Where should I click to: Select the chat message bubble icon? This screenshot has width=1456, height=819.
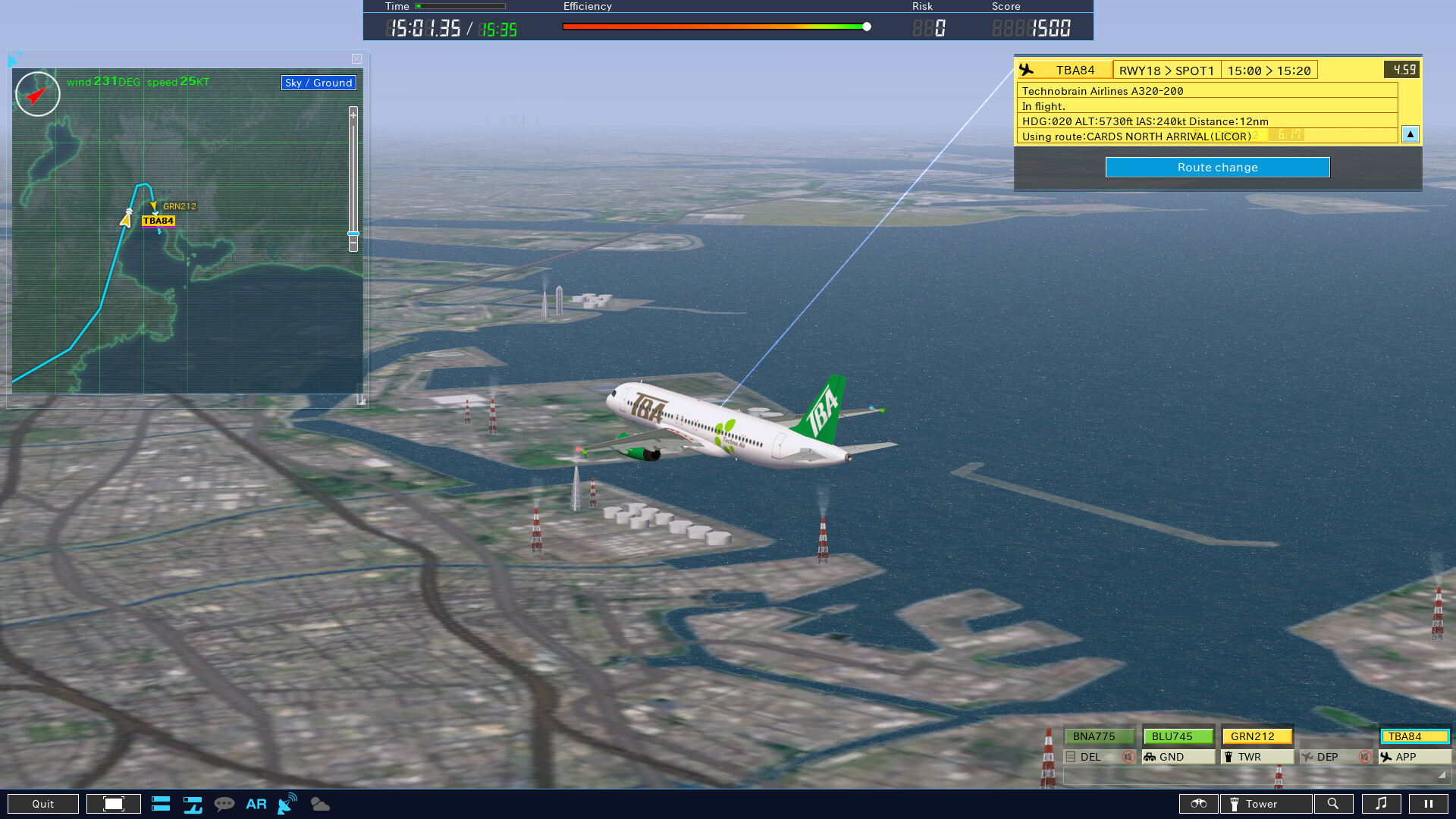point(225,804)
